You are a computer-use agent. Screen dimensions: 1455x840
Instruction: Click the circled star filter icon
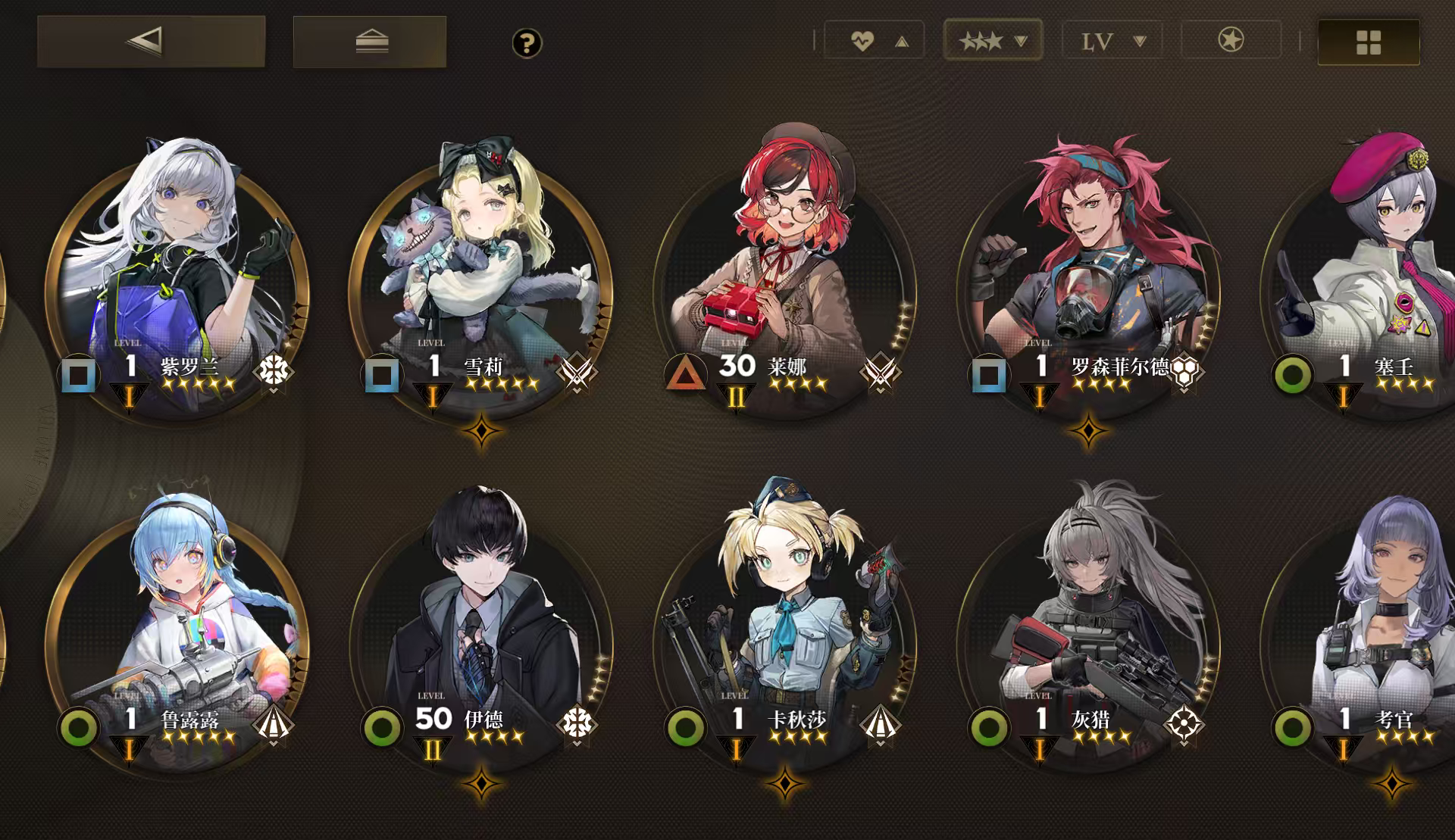[1231, 42]
